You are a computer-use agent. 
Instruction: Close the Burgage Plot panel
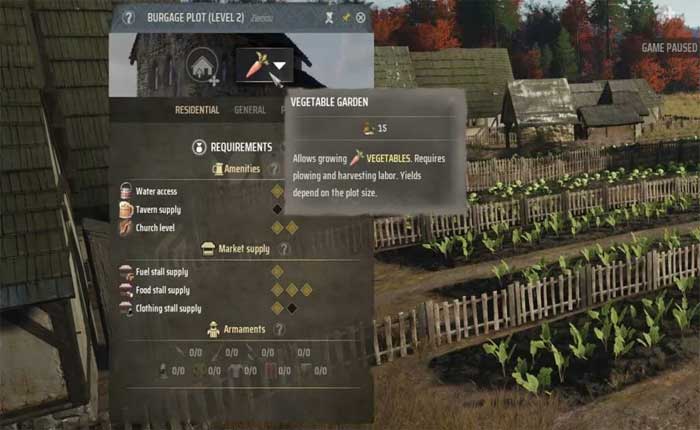click(361, 18)
